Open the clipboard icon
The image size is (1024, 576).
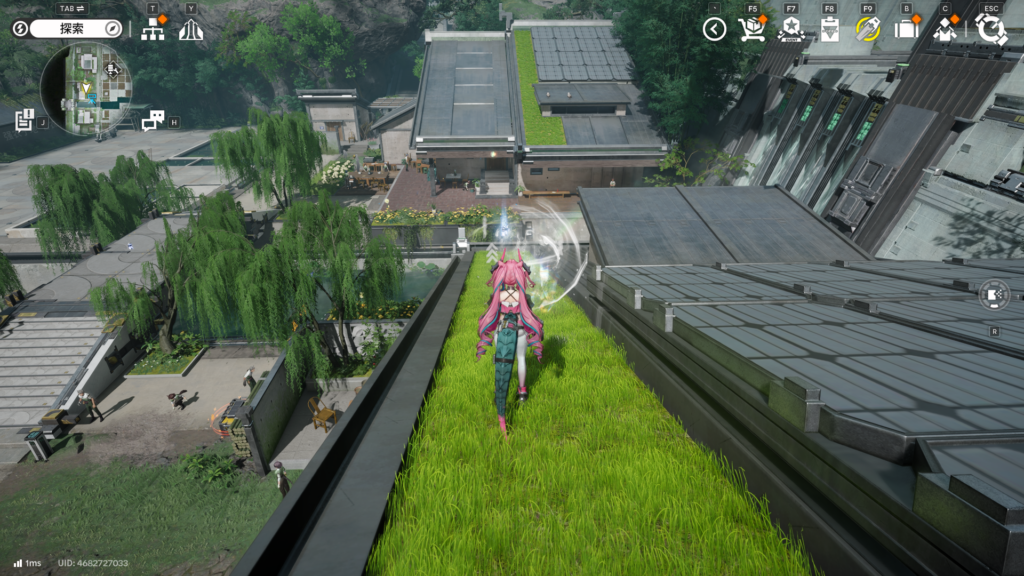click(829, 29)
